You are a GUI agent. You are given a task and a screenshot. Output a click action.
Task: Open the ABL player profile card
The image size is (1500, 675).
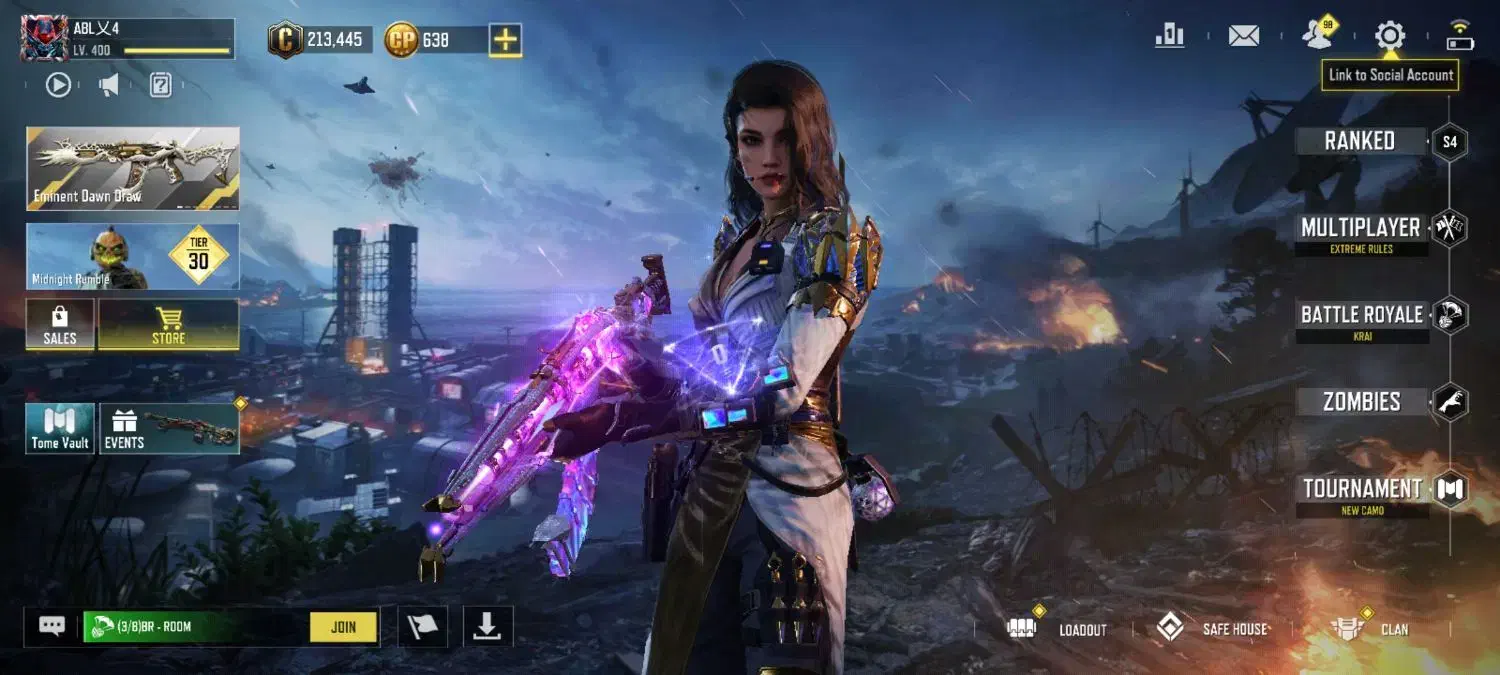pos(127,38)
